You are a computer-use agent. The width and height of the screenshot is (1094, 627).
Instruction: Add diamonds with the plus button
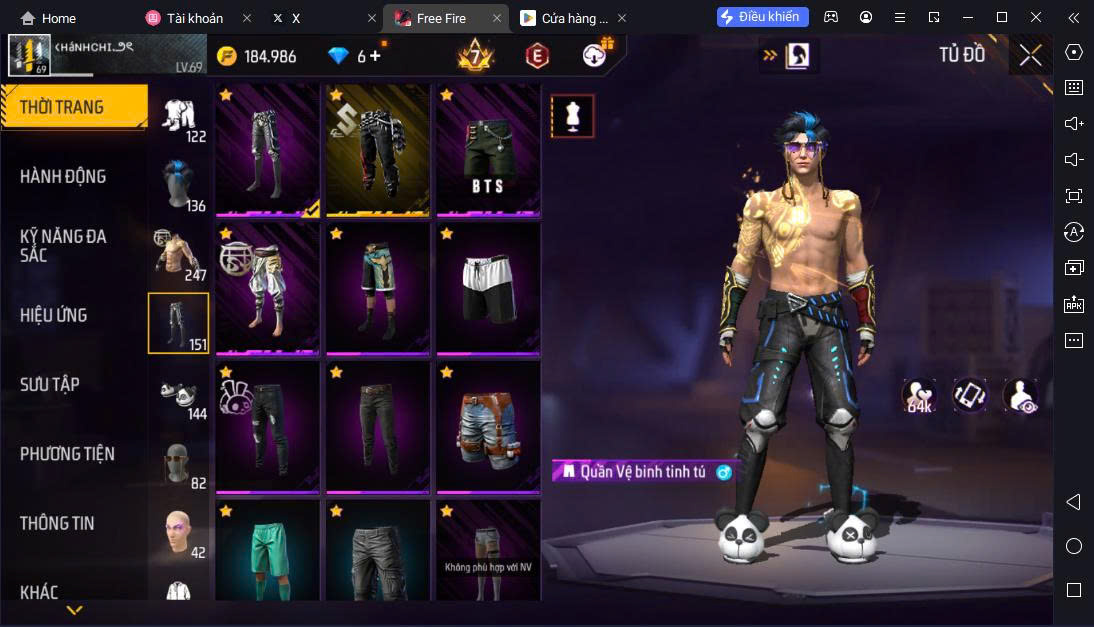376,56
